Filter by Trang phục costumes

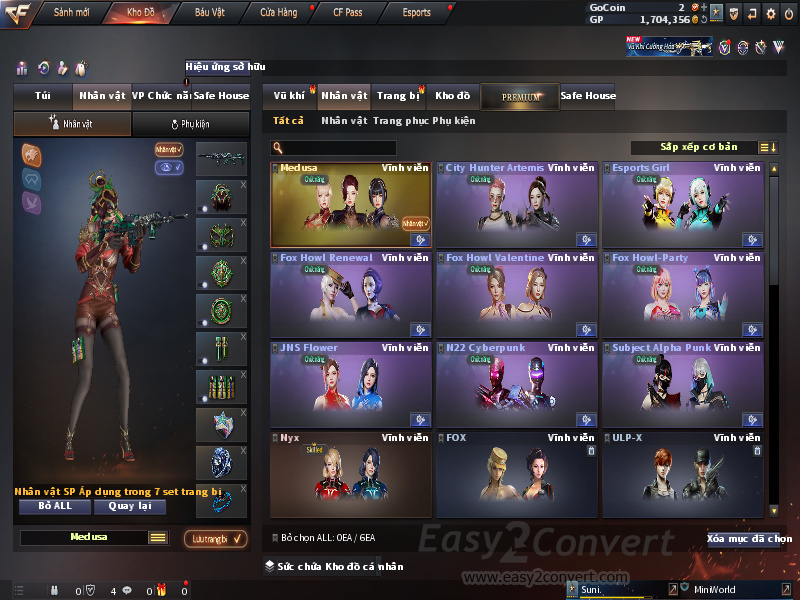click(401, 121)
